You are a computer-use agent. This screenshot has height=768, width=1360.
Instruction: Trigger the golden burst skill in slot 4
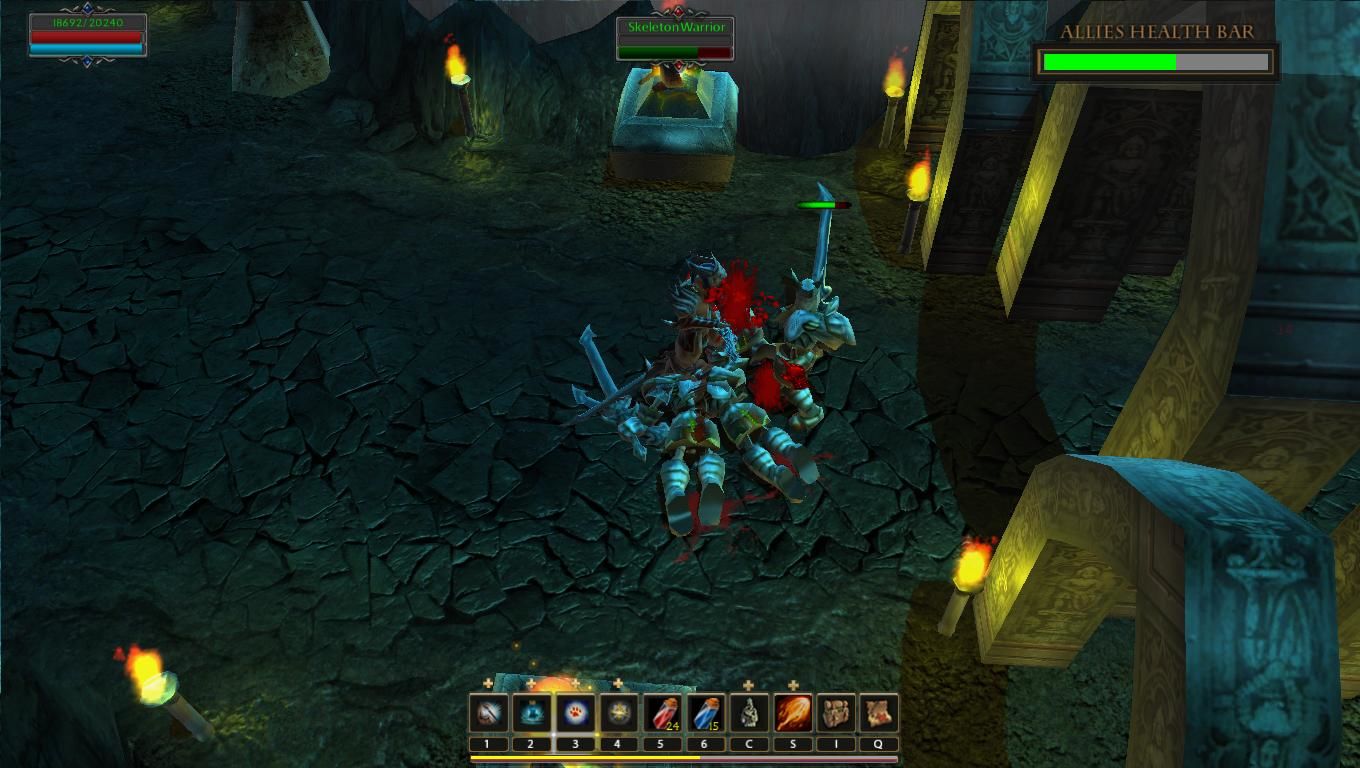[618, 714]
